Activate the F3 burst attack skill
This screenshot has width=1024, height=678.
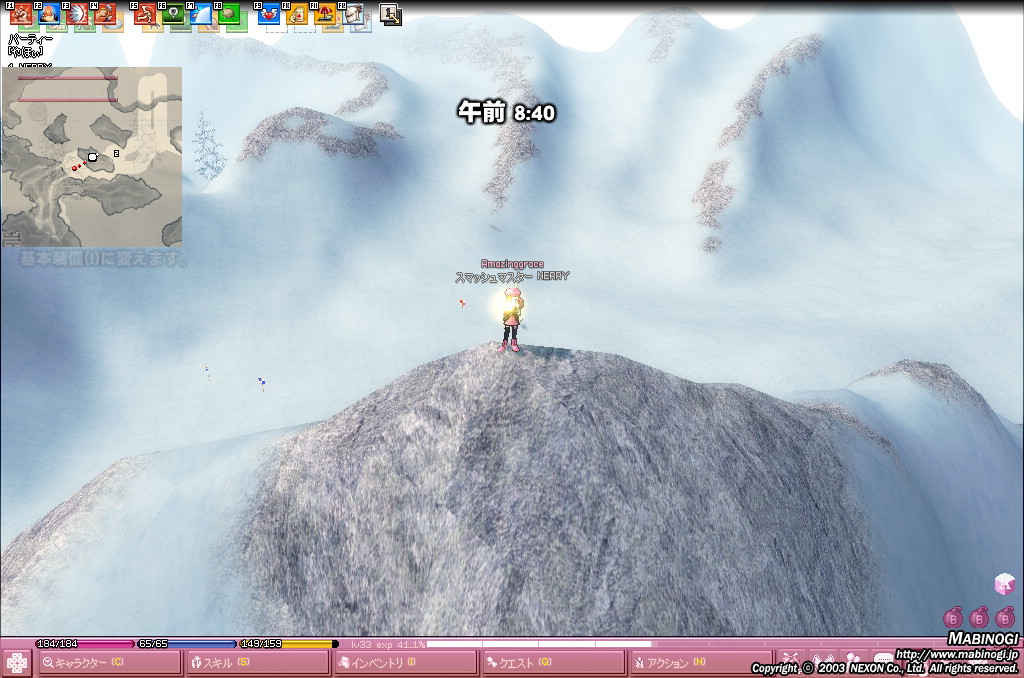tap(76, 14)
